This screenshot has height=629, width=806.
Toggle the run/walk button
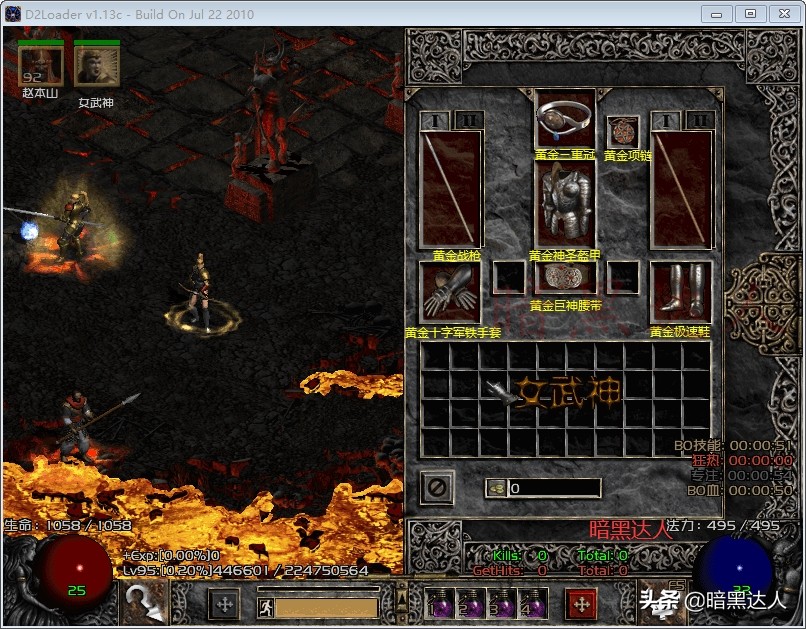(266, 607)
